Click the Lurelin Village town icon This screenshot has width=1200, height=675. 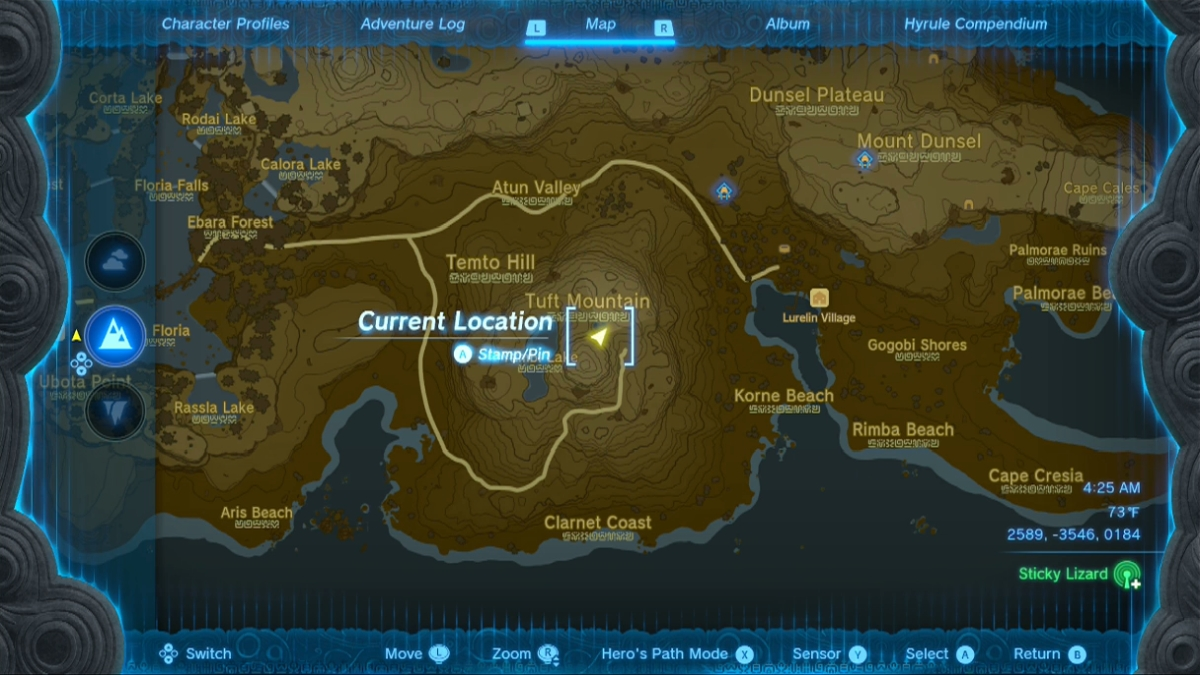[820, 298]
